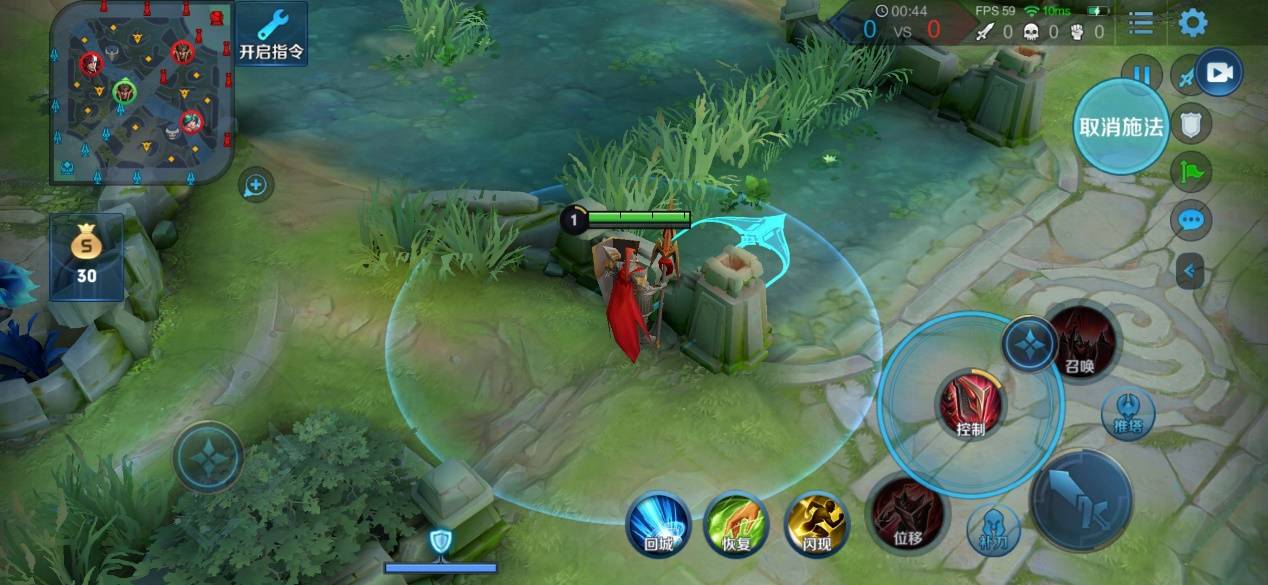Send the shield defend signal

coord(1190,124)
